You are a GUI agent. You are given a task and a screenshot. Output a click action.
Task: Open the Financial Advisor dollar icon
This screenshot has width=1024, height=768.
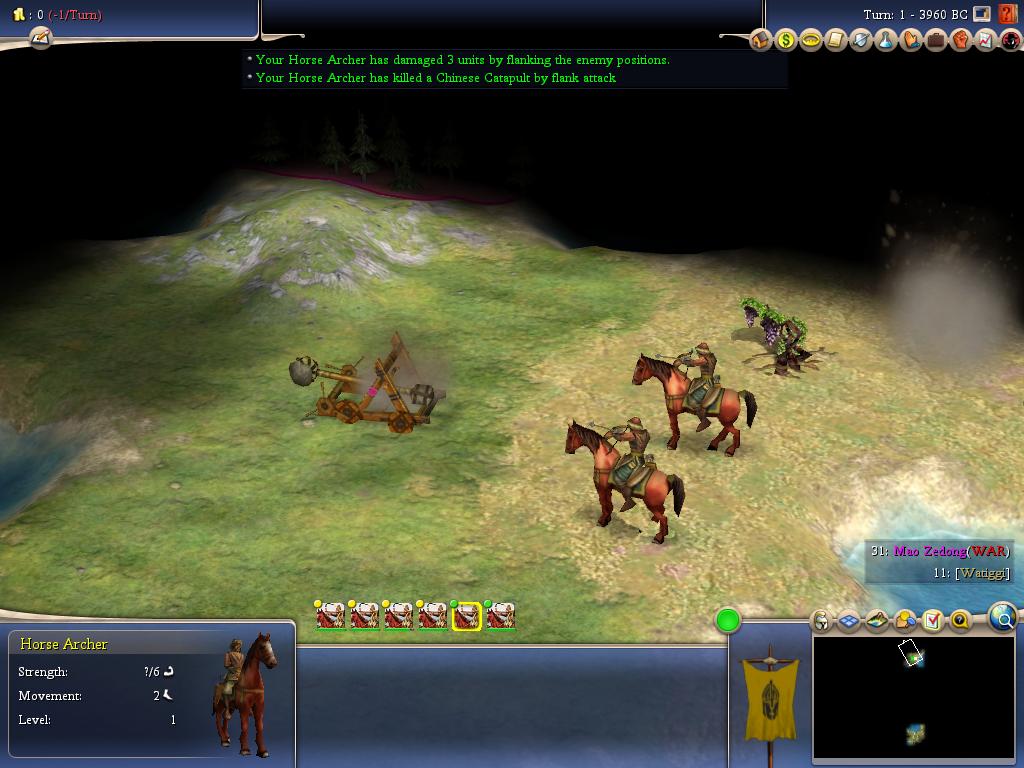point(786,40)
